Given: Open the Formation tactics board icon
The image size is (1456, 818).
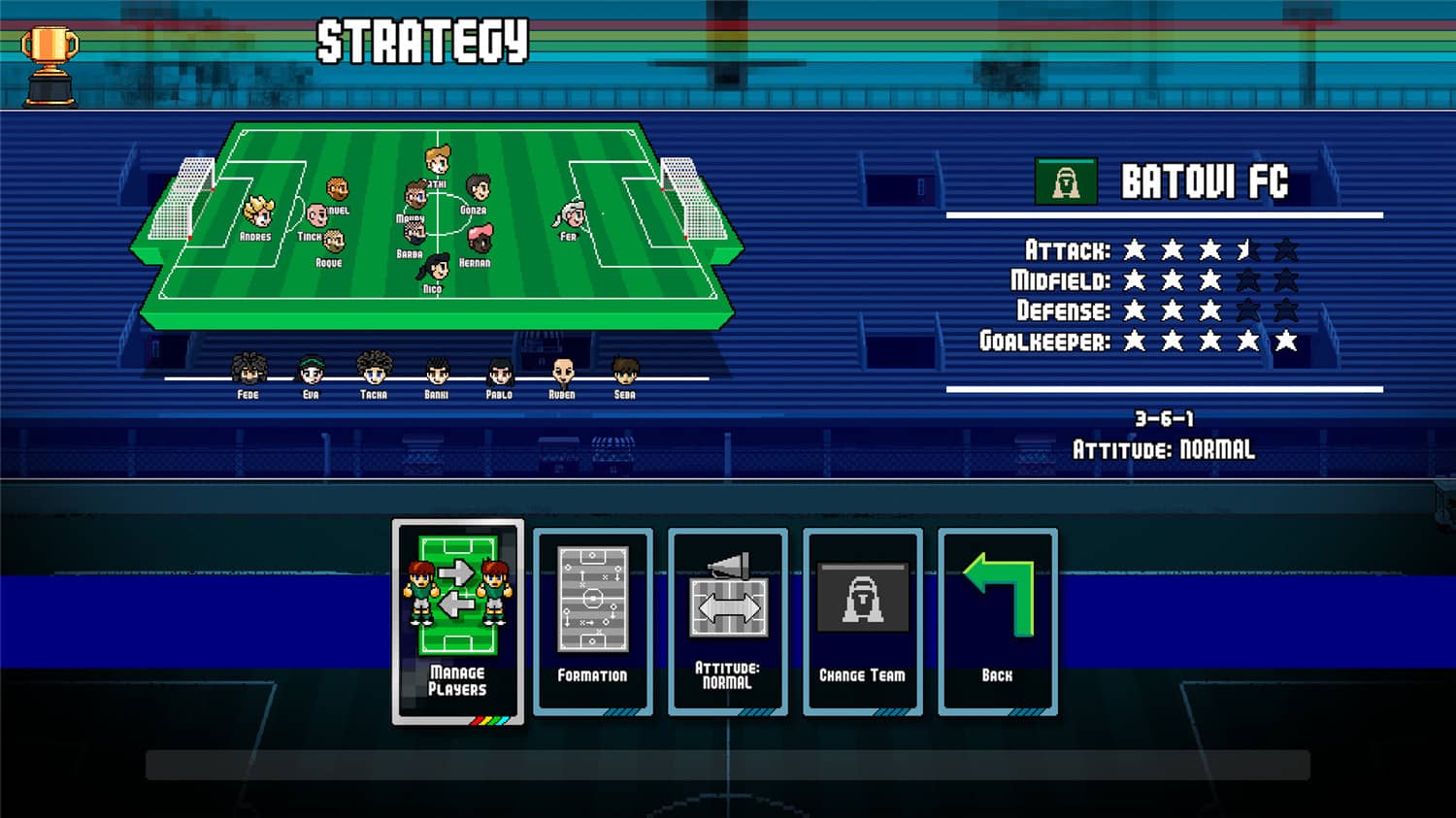Looking at the screenshot, I should pos(592,597).
